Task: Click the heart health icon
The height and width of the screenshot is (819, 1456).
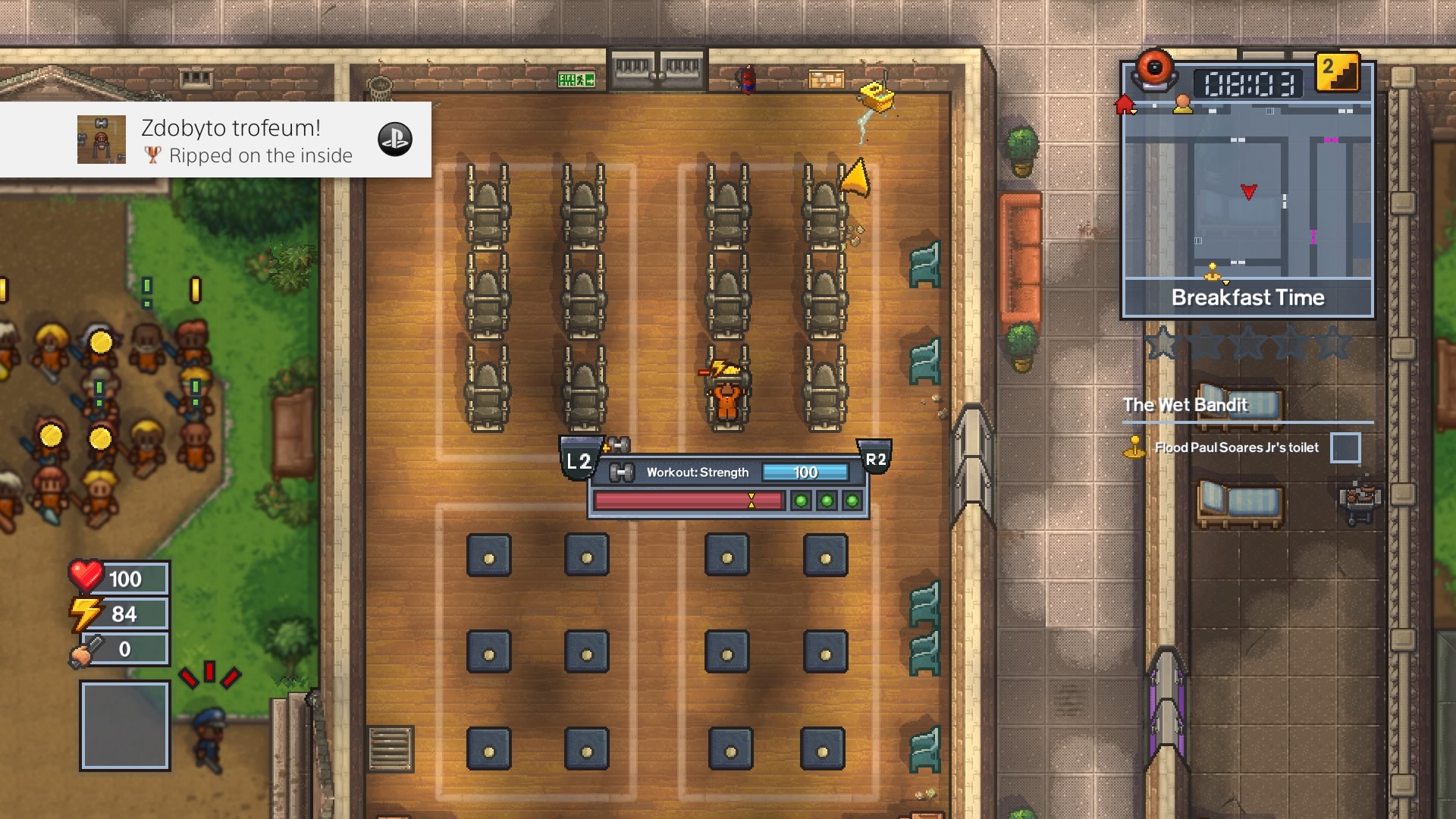Action: (86, 577)
